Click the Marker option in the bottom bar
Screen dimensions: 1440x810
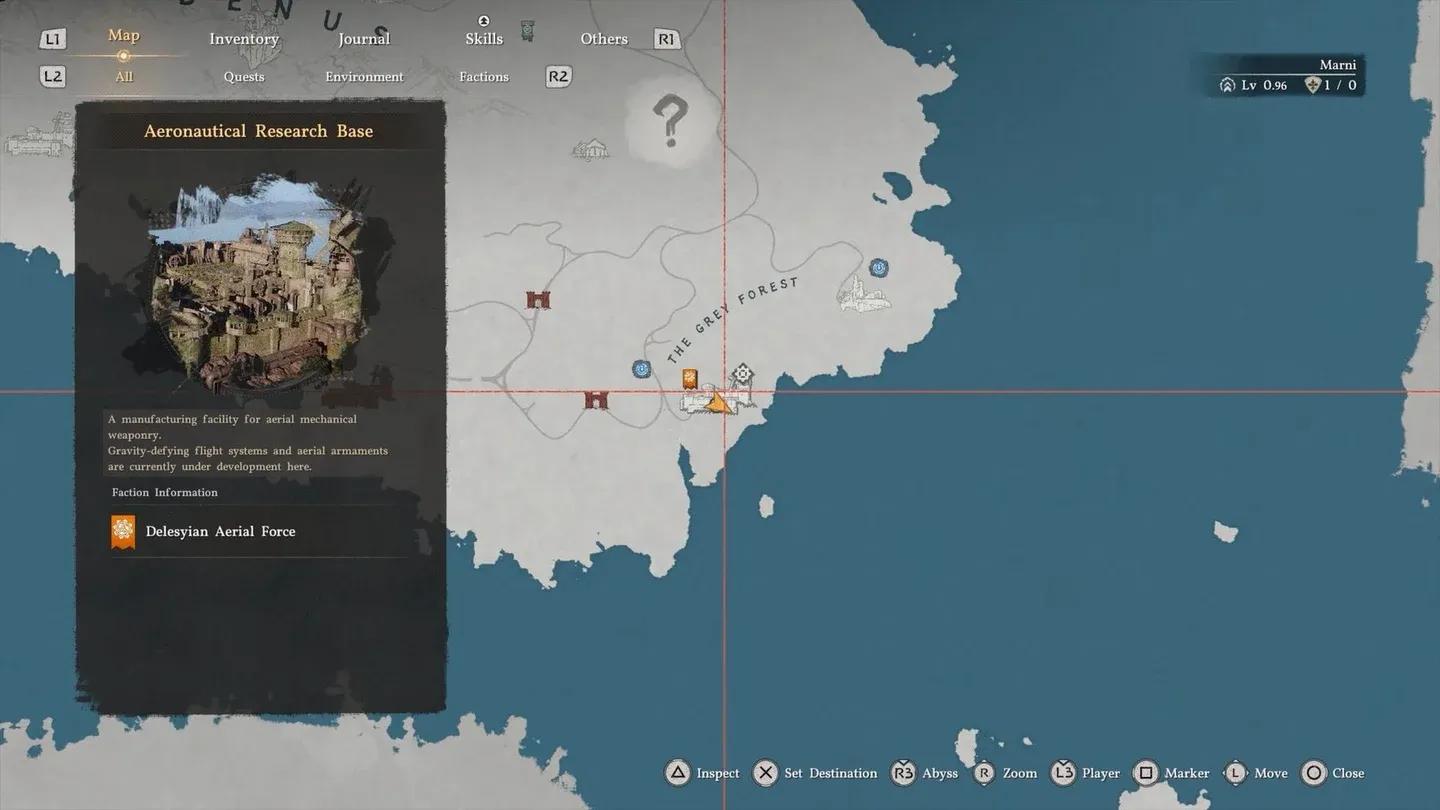1171,772
